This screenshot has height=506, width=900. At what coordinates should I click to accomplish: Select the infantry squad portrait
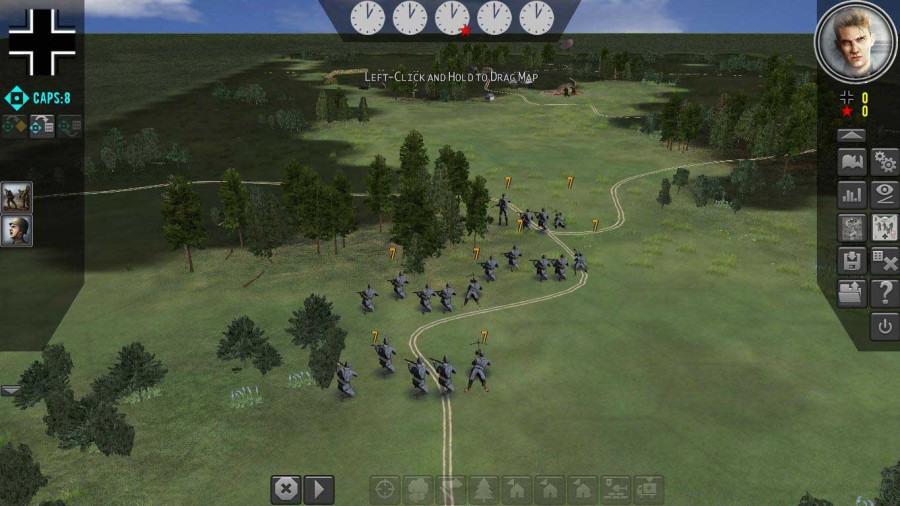(x=17, y=197)
